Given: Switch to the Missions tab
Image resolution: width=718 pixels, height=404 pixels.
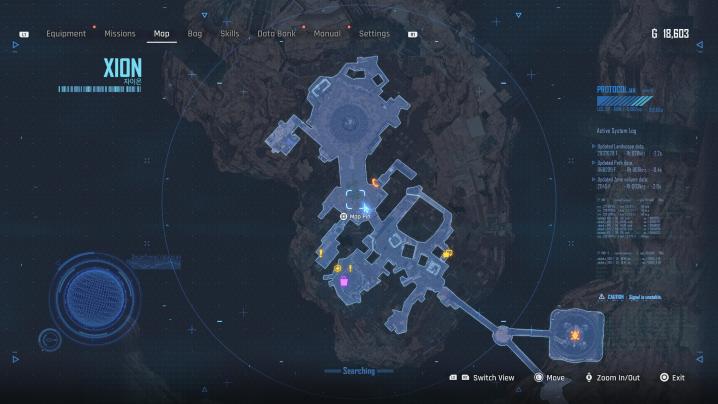Looking at the screenshot, I should (x=120, y=34).
